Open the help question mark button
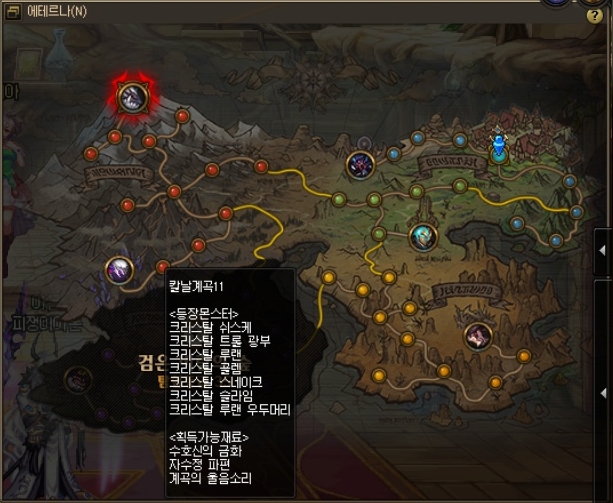Viewport: 613px width, 503px height. point(594,17)
